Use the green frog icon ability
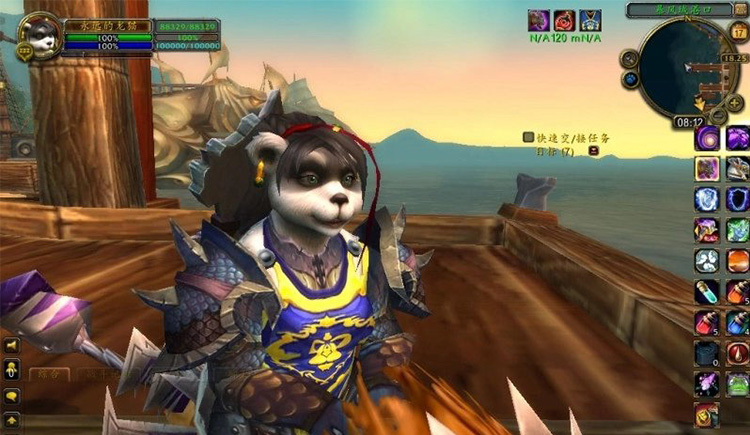This screenshot has height=435, width=750. pos(738,384)
